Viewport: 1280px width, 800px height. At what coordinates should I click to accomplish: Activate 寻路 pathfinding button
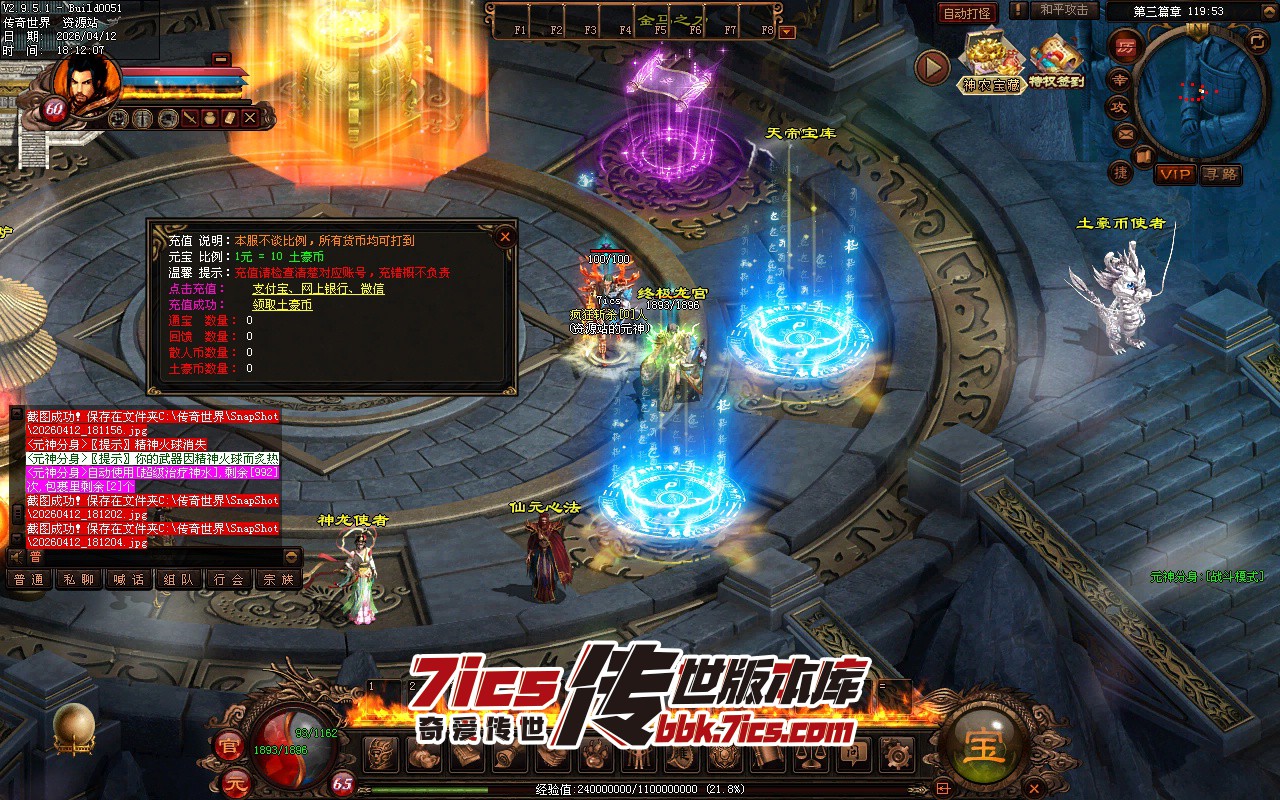[1220, 174]
